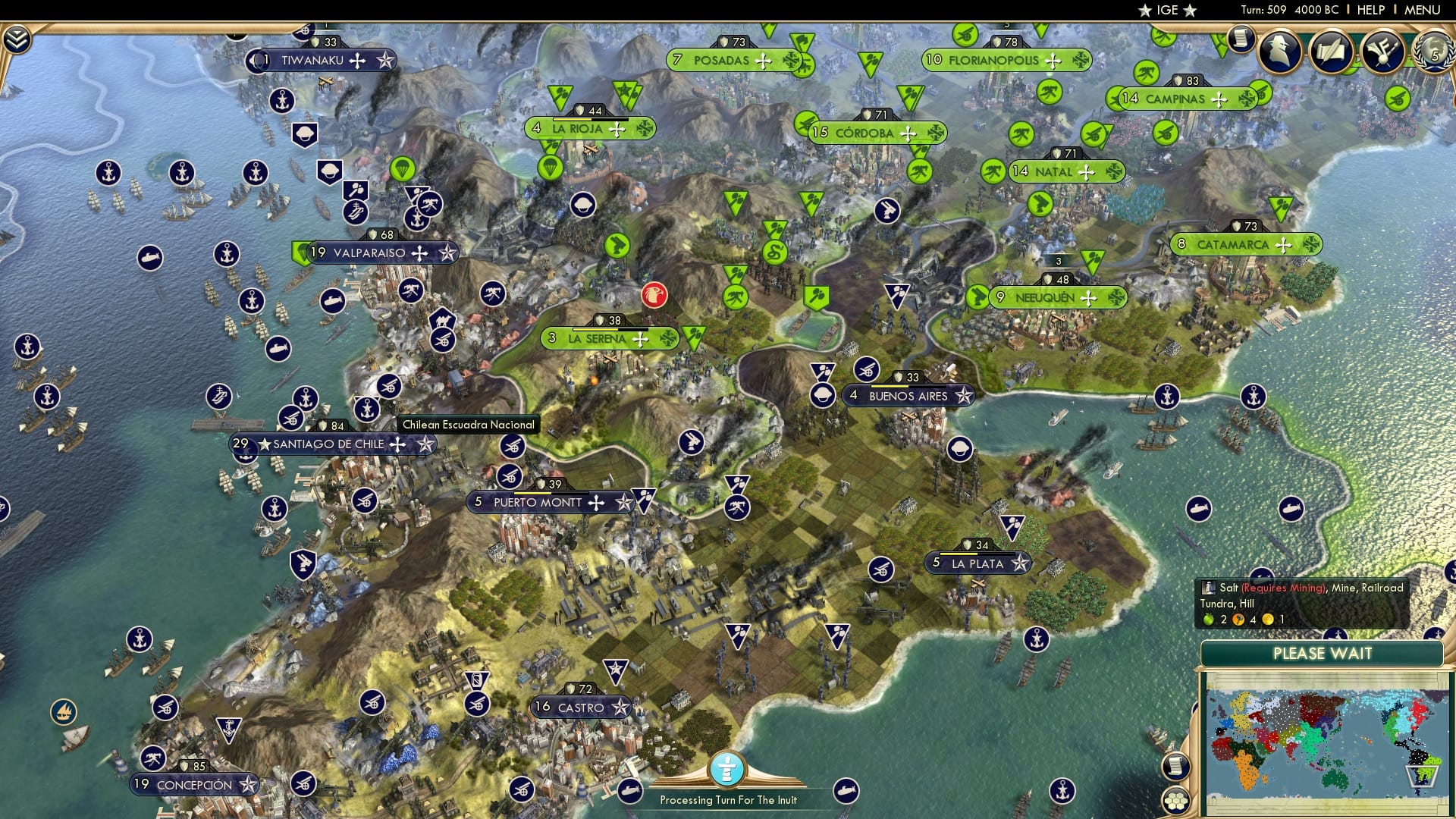Select the Buenos Aires city banner
The image size is (1456, 819).
click(x=908, y=396)
